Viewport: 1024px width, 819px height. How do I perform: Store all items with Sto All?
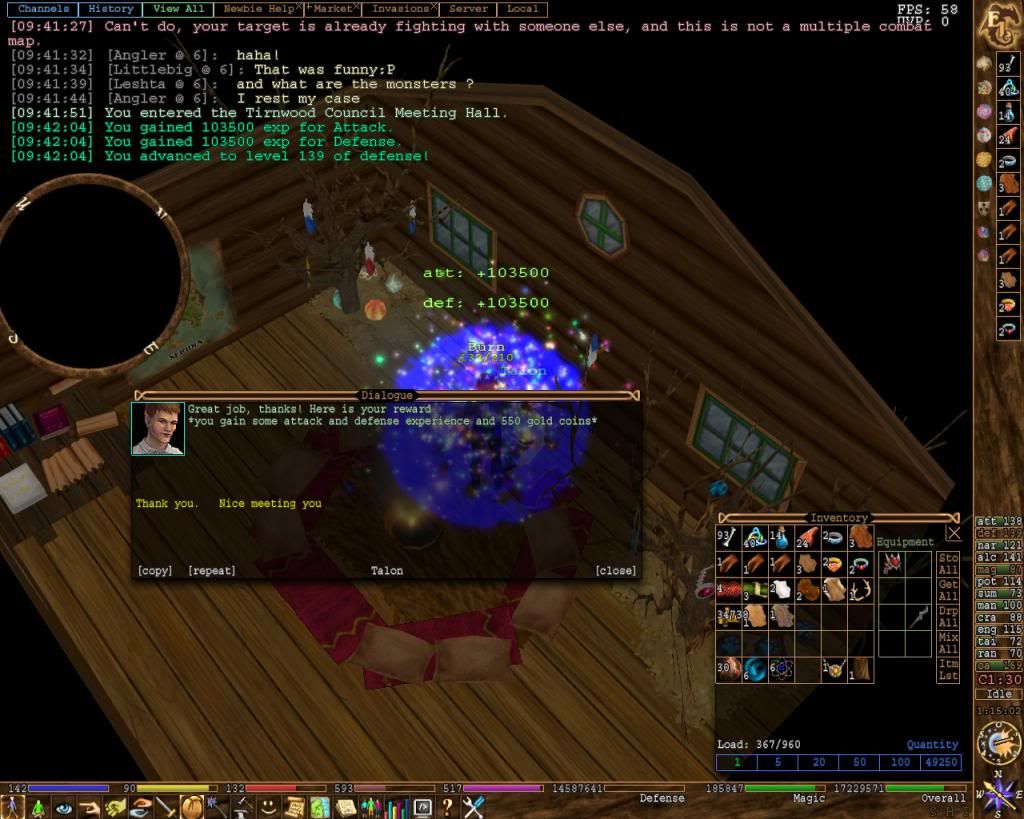(x=949, y=564)
